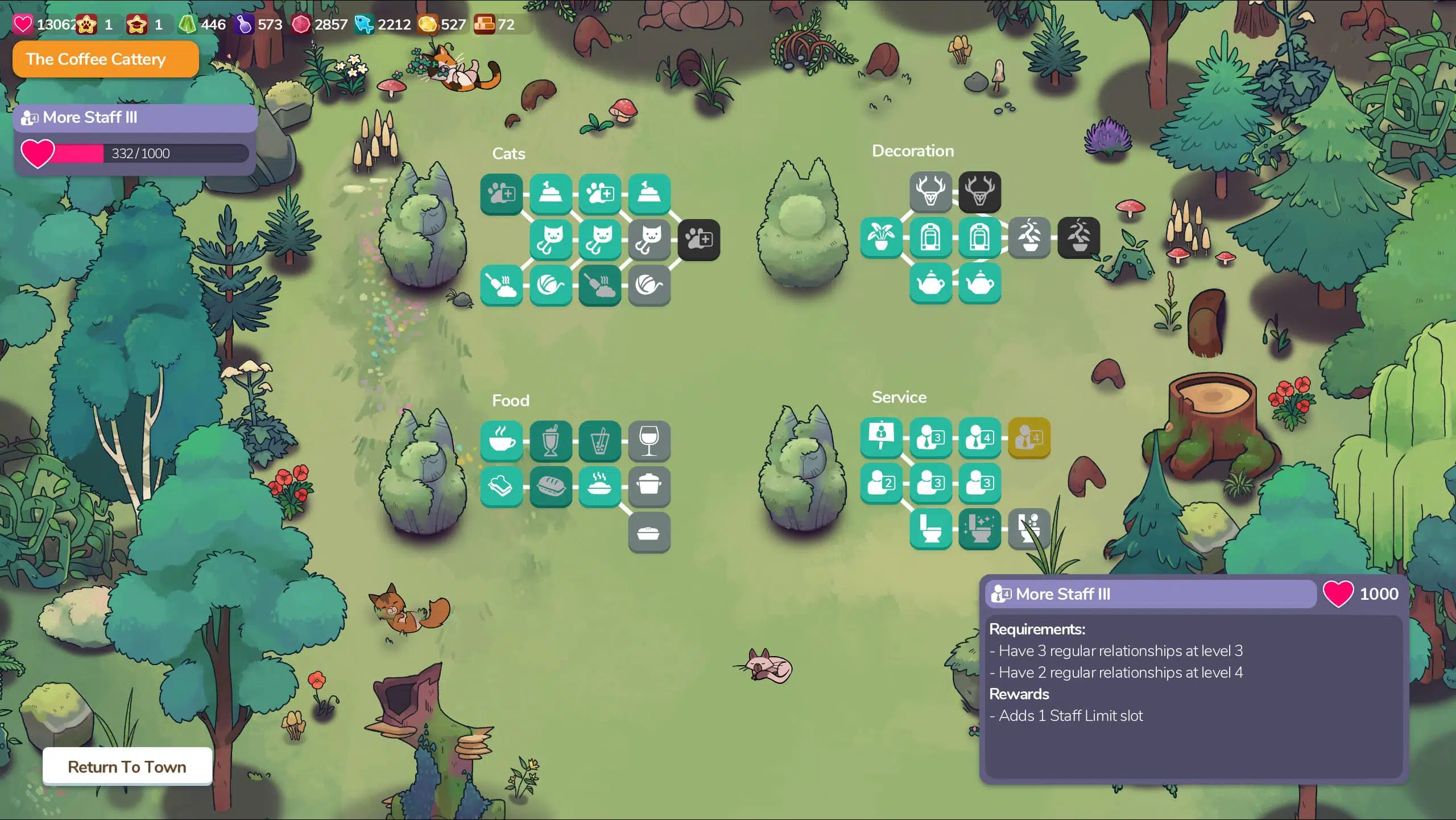
Task: Choose the sandwich slice food node
Action: point(501,487)
